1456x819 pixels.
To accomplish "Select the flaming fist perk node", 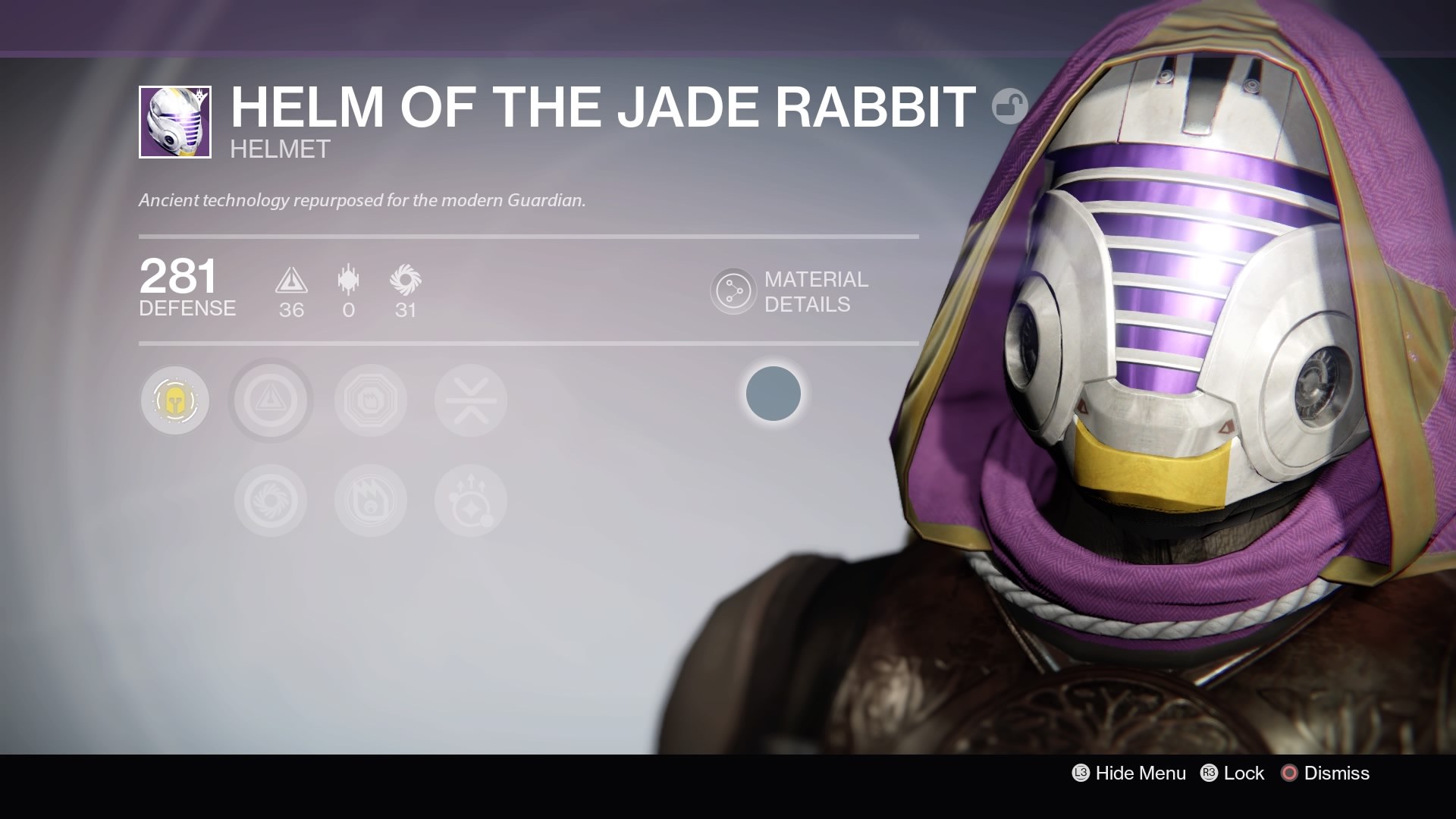I will tap(371, 500).
